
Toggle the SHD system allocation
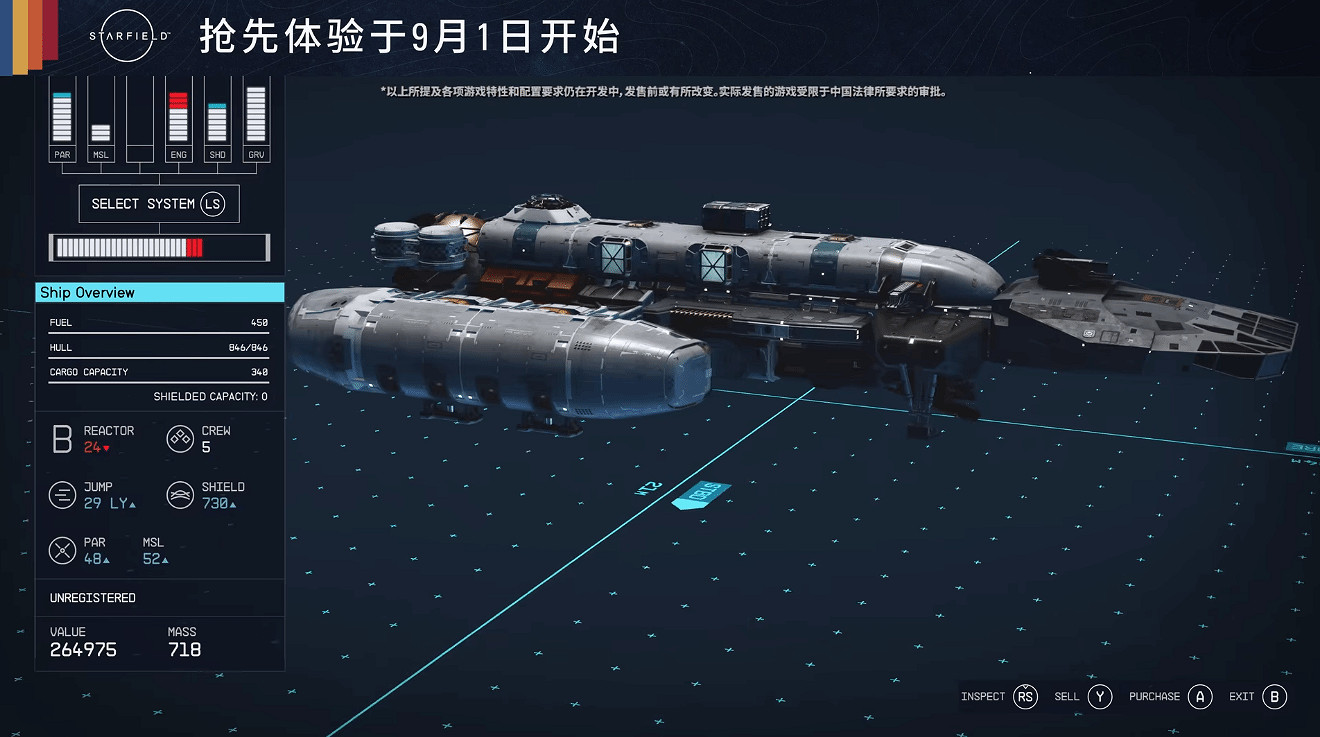pos(216,118)
